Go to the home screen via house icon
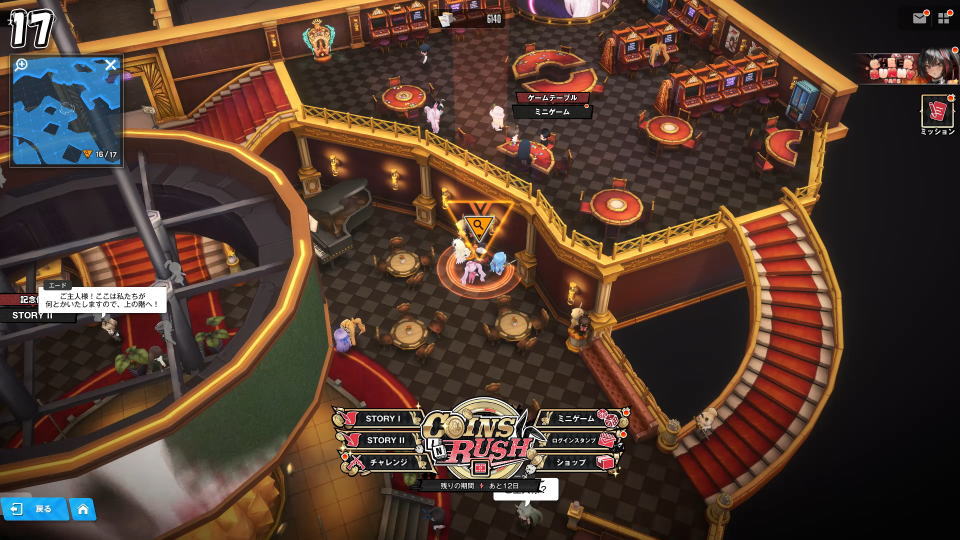 coord(83,509)
